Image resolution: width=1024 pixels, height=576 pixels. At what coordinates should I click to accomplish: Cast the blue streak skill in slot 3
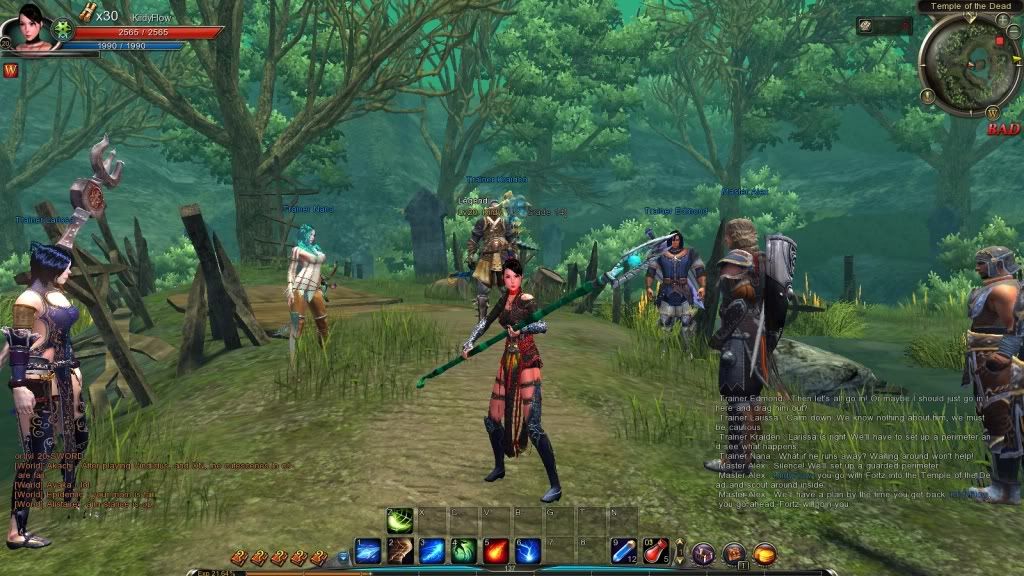(x=432, y=551)
